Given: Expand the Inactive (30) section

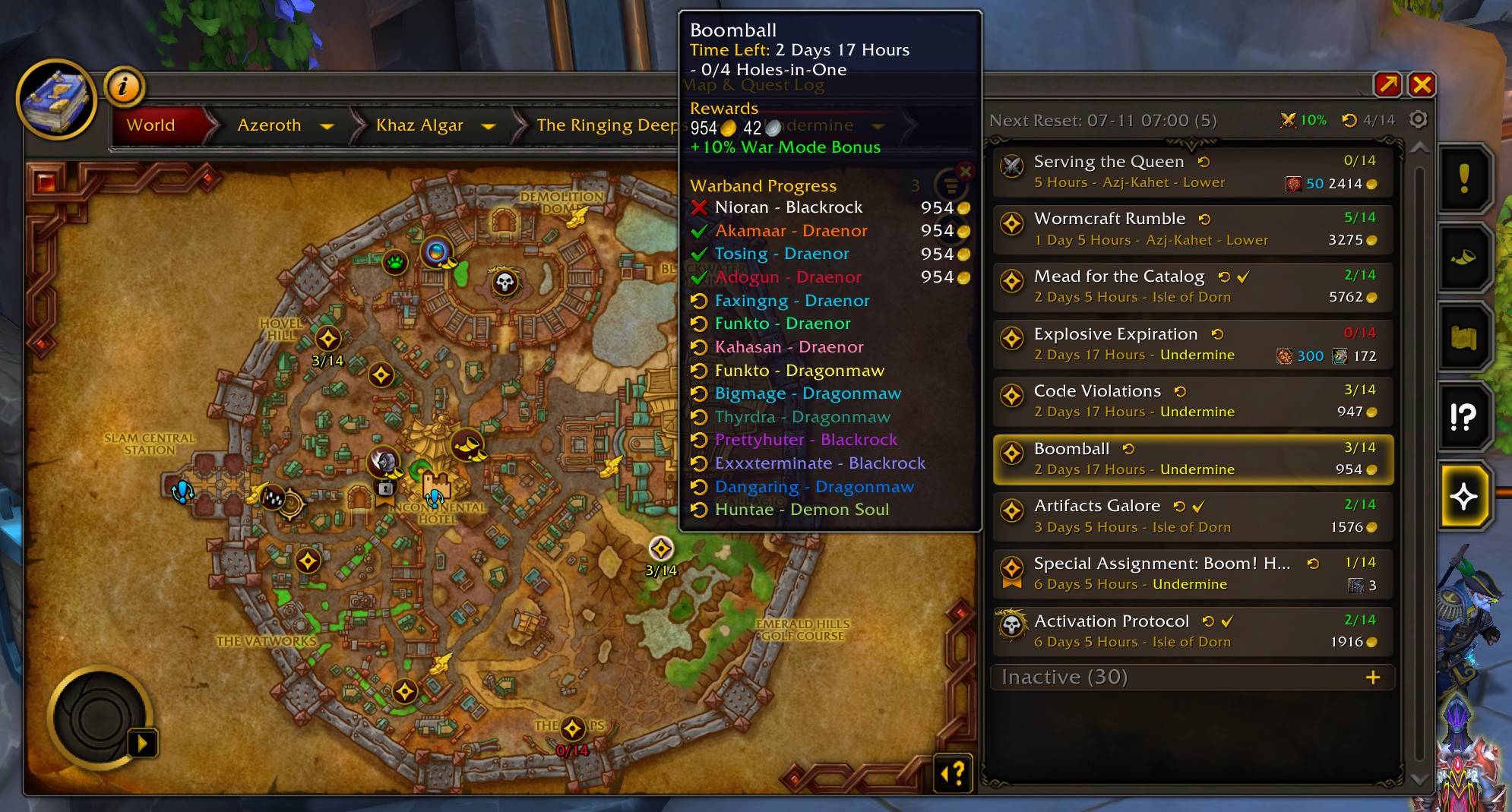Looking at the screenshot, I should point(1062,677).
